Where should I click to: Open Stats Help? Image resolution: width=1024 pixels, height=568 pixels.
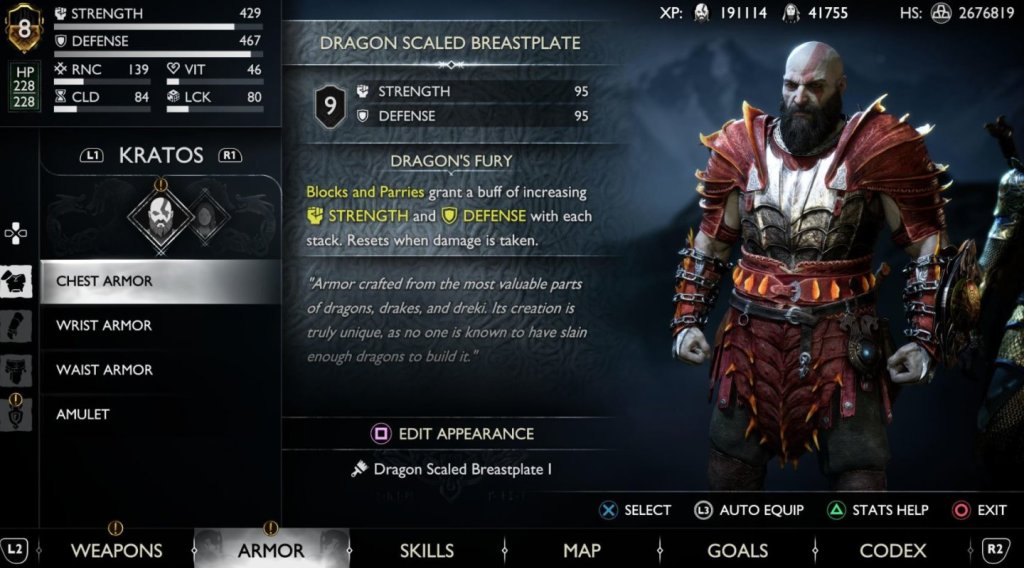click(878, 510)
